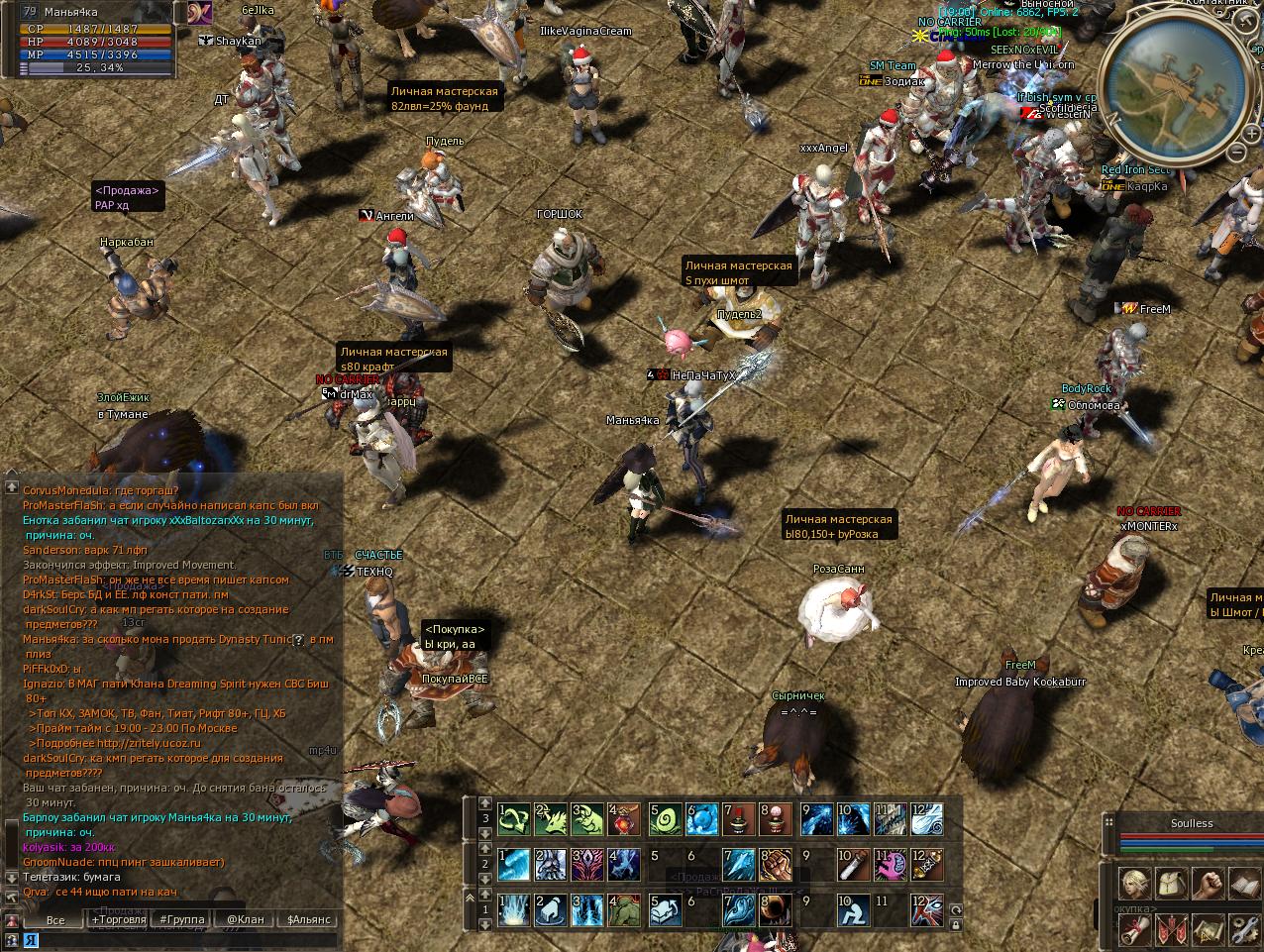Select the #Группа party chat tab
Screen dimensions: 1264x952
(183, 919)
